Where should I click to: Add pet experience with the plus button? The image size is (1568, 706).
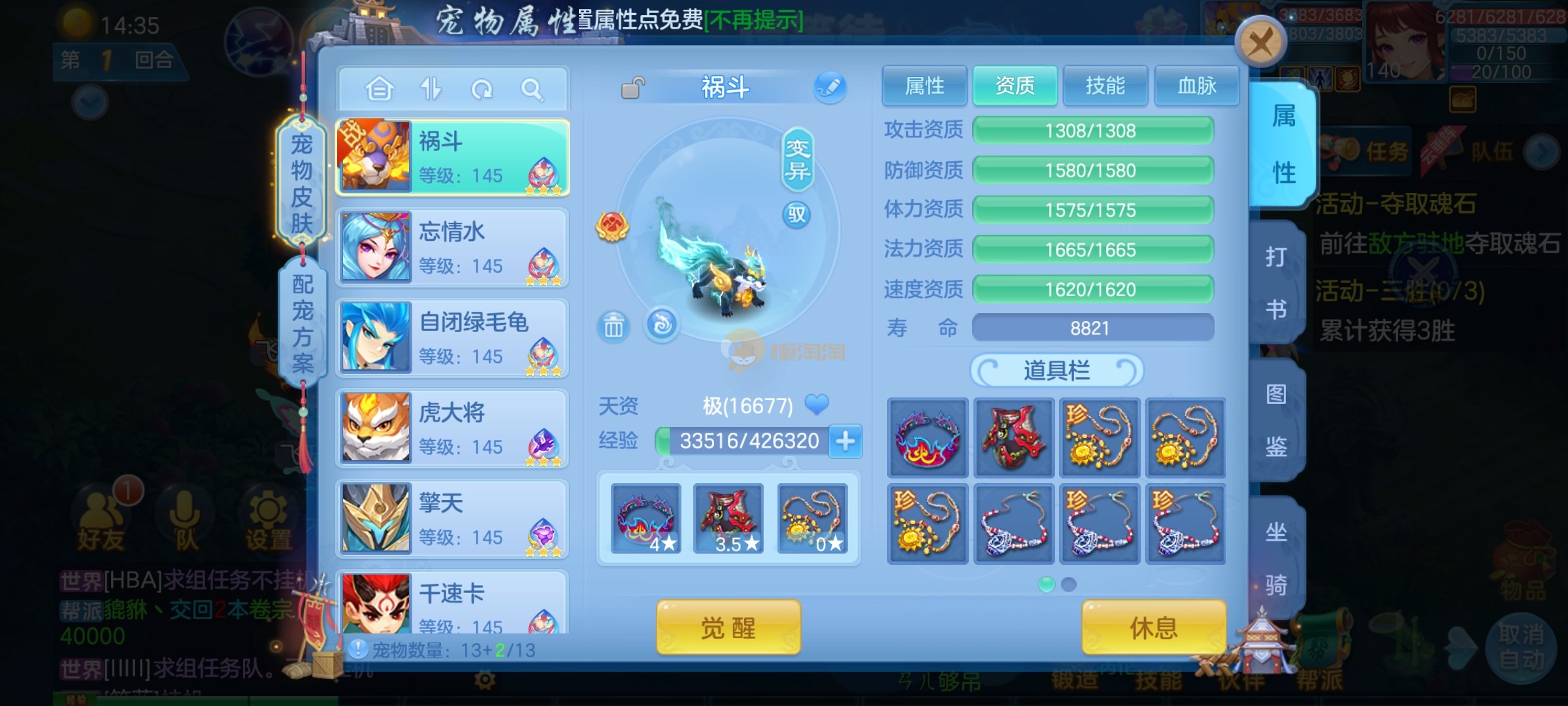click(x=845, y=441)
